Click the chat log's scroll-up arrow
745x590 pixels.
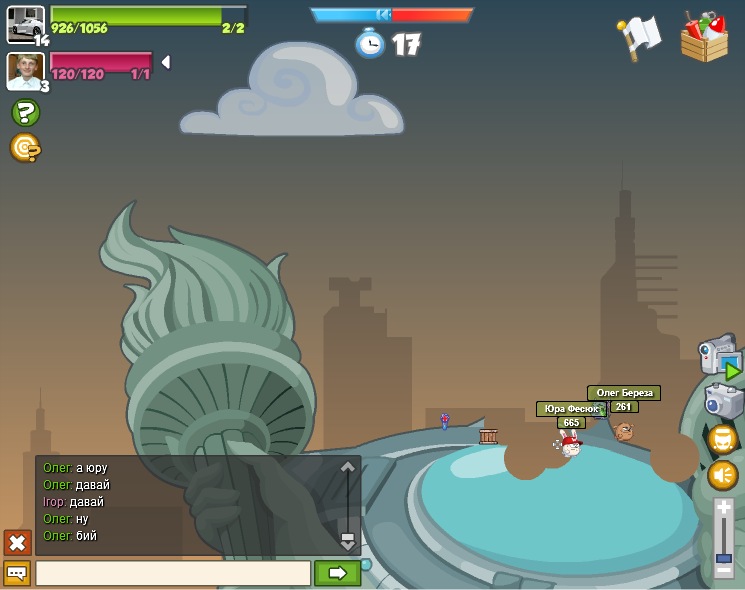348,467
